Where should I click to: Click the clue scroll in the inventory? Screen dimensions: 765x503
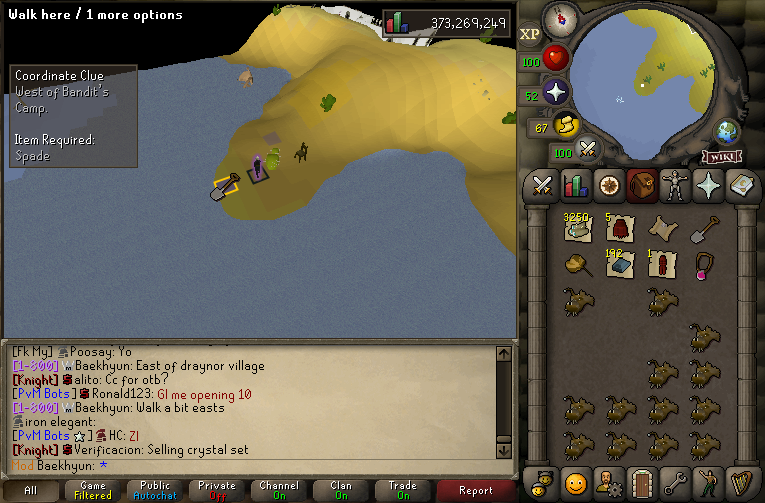click(x=662, y=229)
